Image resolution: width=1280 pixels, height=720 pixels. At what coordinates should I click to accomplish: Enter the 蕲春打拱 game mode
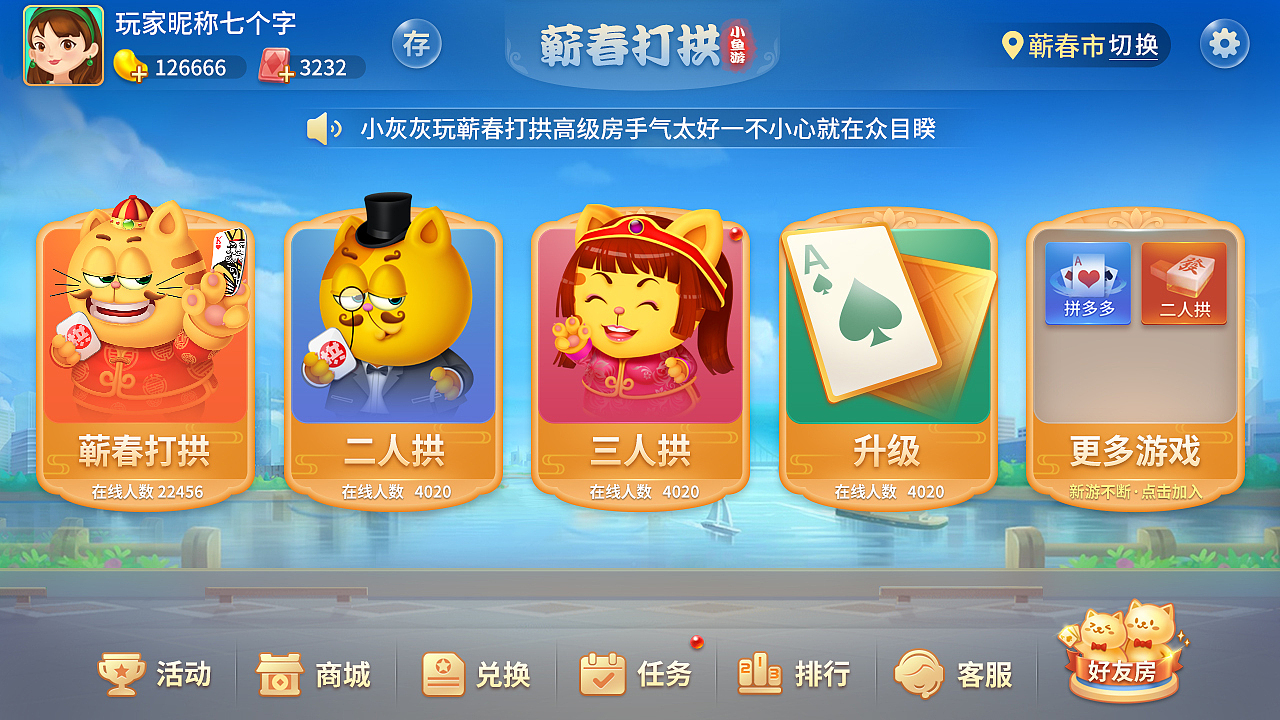coord(145,360)
